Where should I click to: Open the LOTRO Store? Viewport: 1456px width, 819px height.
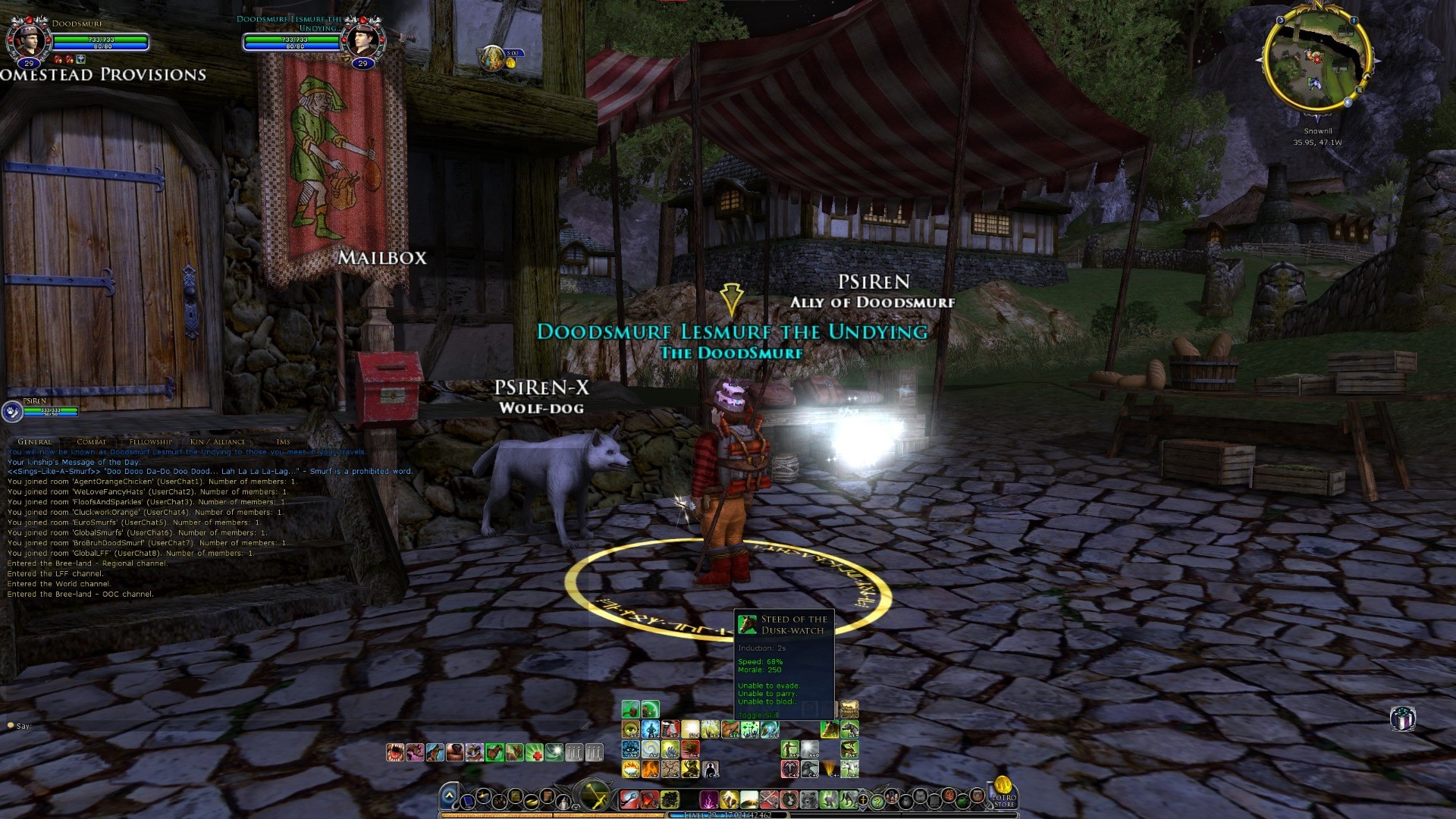(1003, 791)
